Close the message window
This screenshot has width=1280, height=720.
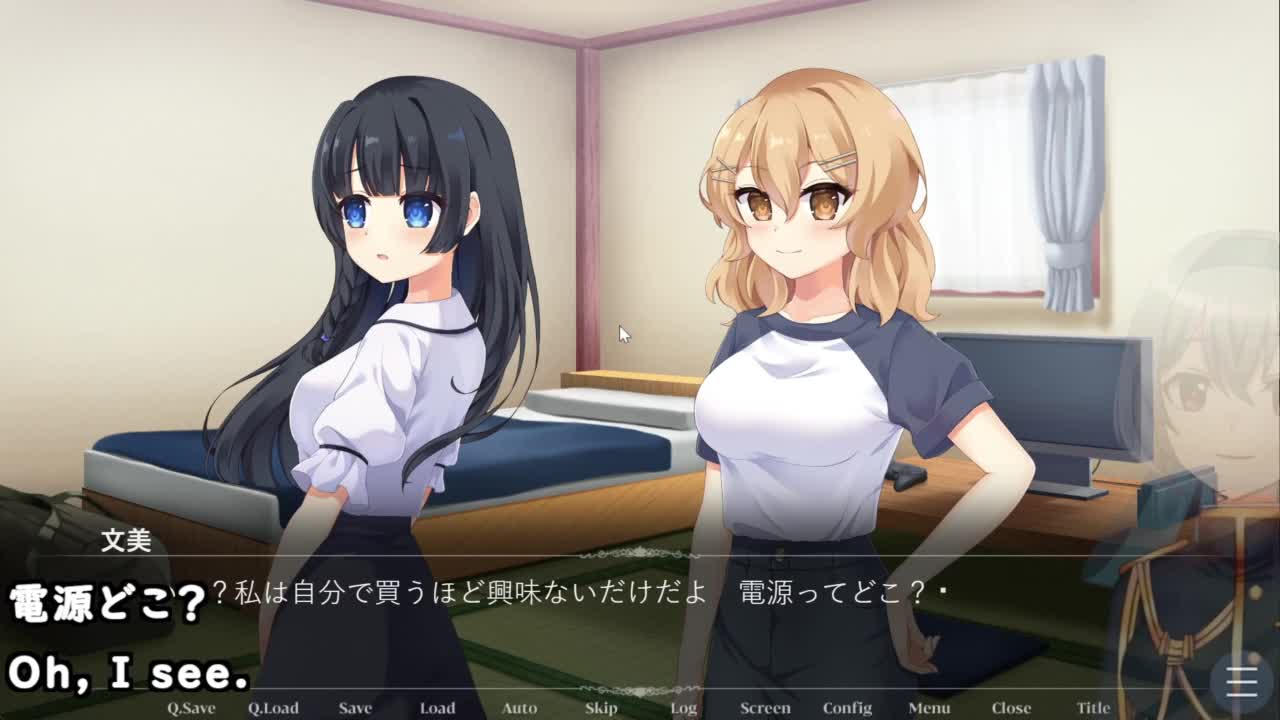click(x=1011, y=708)
